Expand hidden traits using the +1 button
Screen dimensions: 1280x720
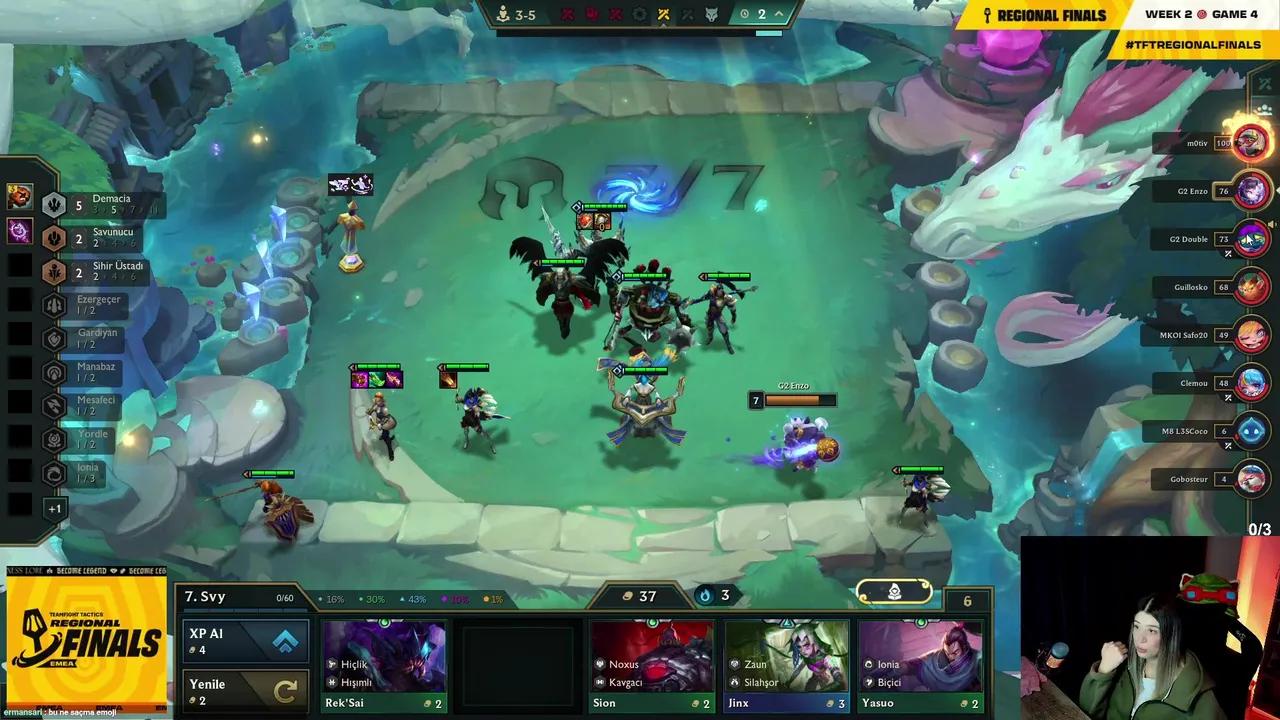55,508
